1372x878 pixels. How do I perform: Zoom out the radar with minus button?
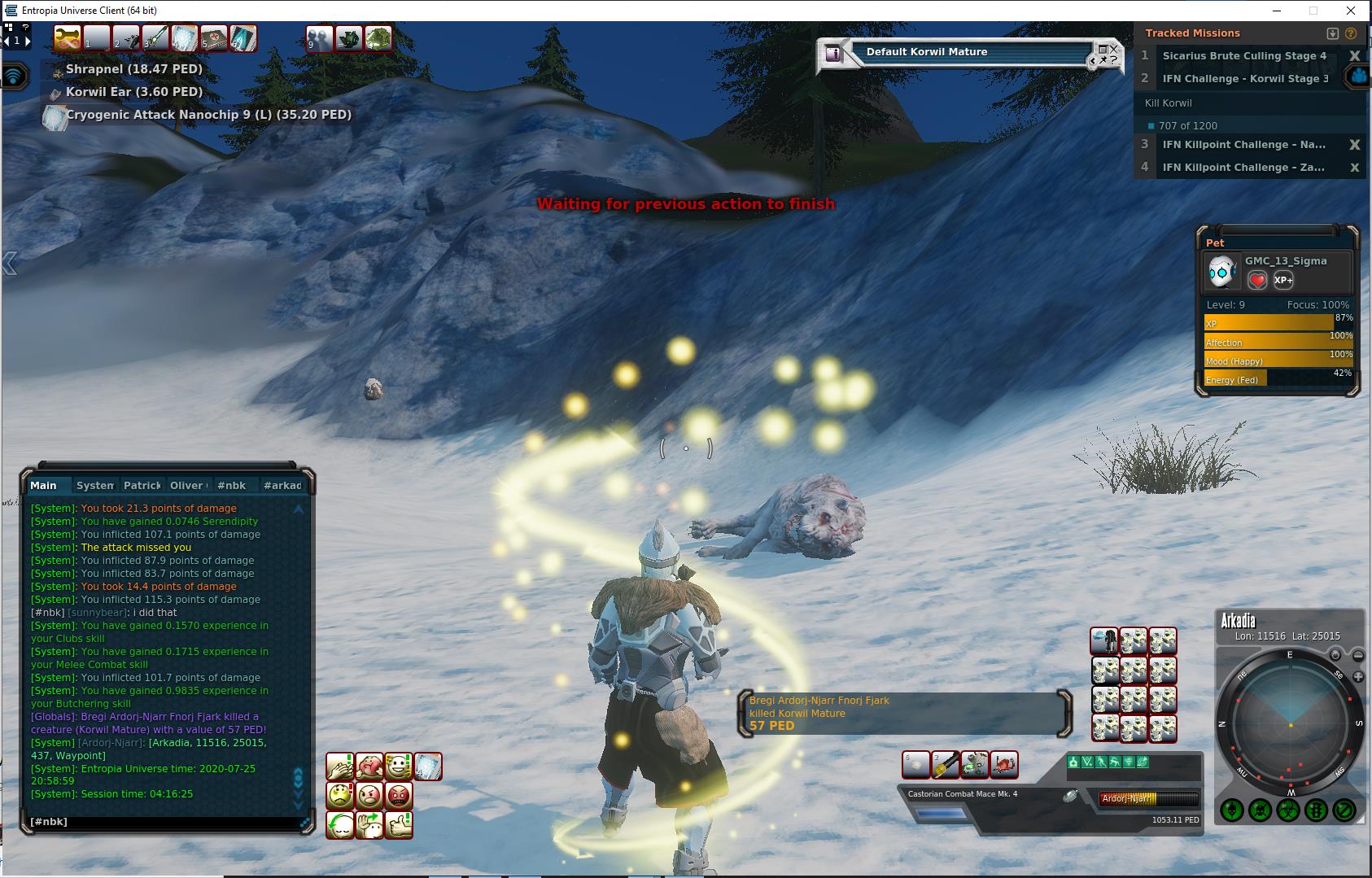(x=1358, y=656)
